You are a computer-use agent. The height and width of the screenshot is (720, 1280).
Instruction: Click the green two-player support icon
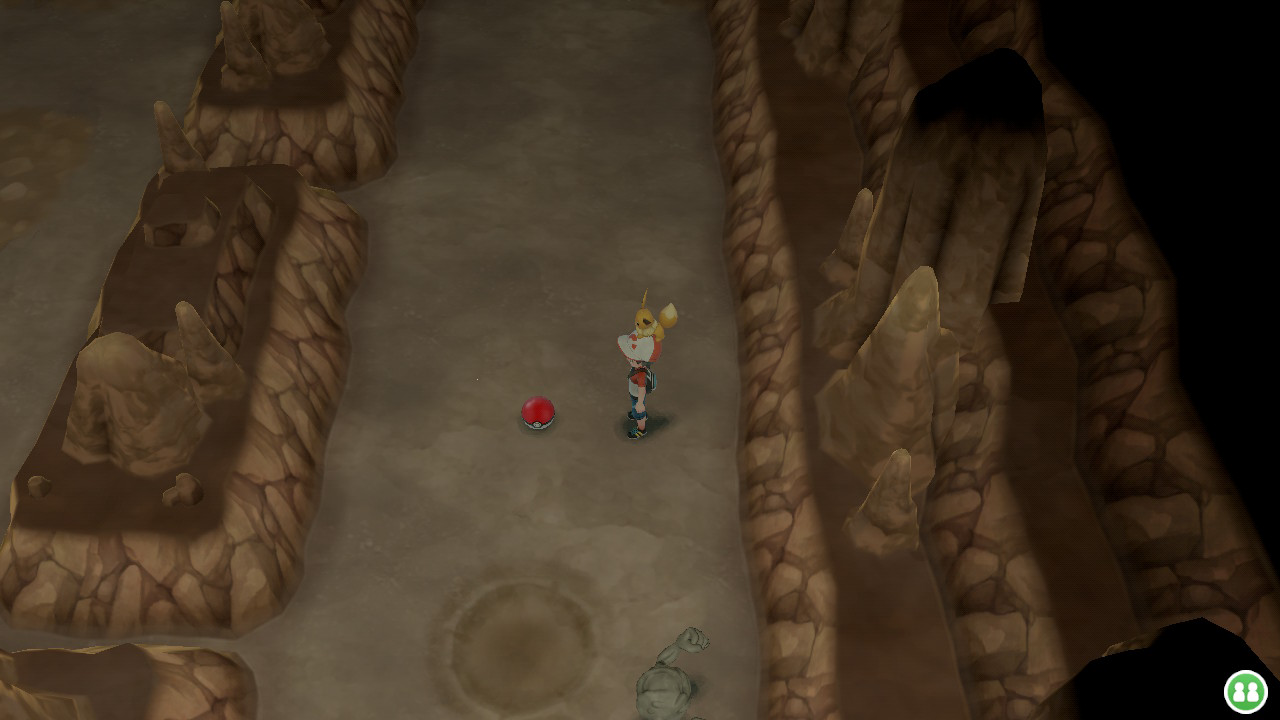pyautogui.click(x=1245, y=691)
